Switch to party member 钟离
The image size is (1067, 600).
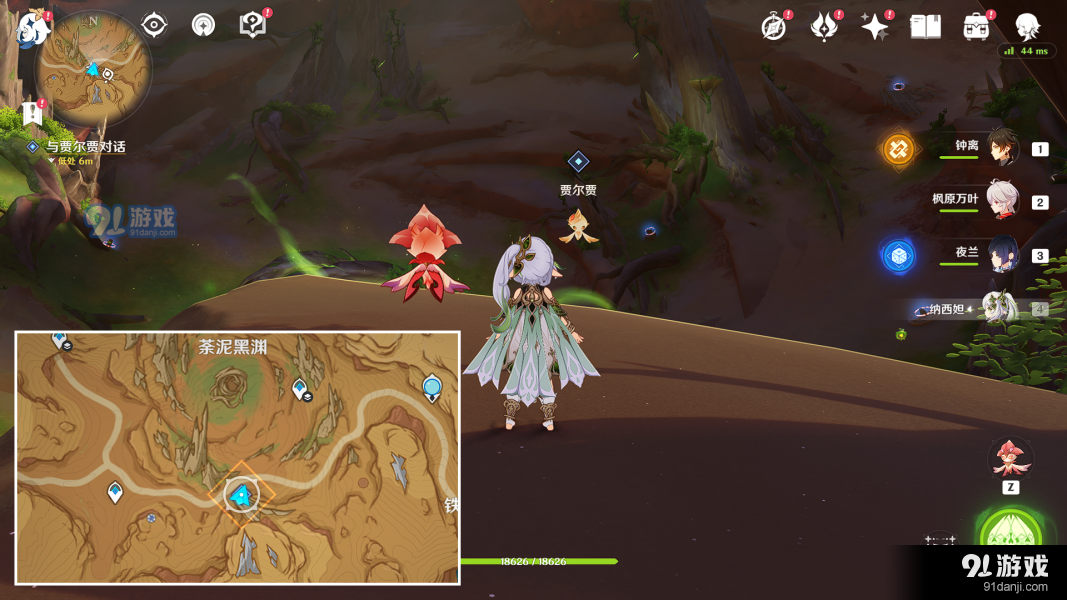1002,147
